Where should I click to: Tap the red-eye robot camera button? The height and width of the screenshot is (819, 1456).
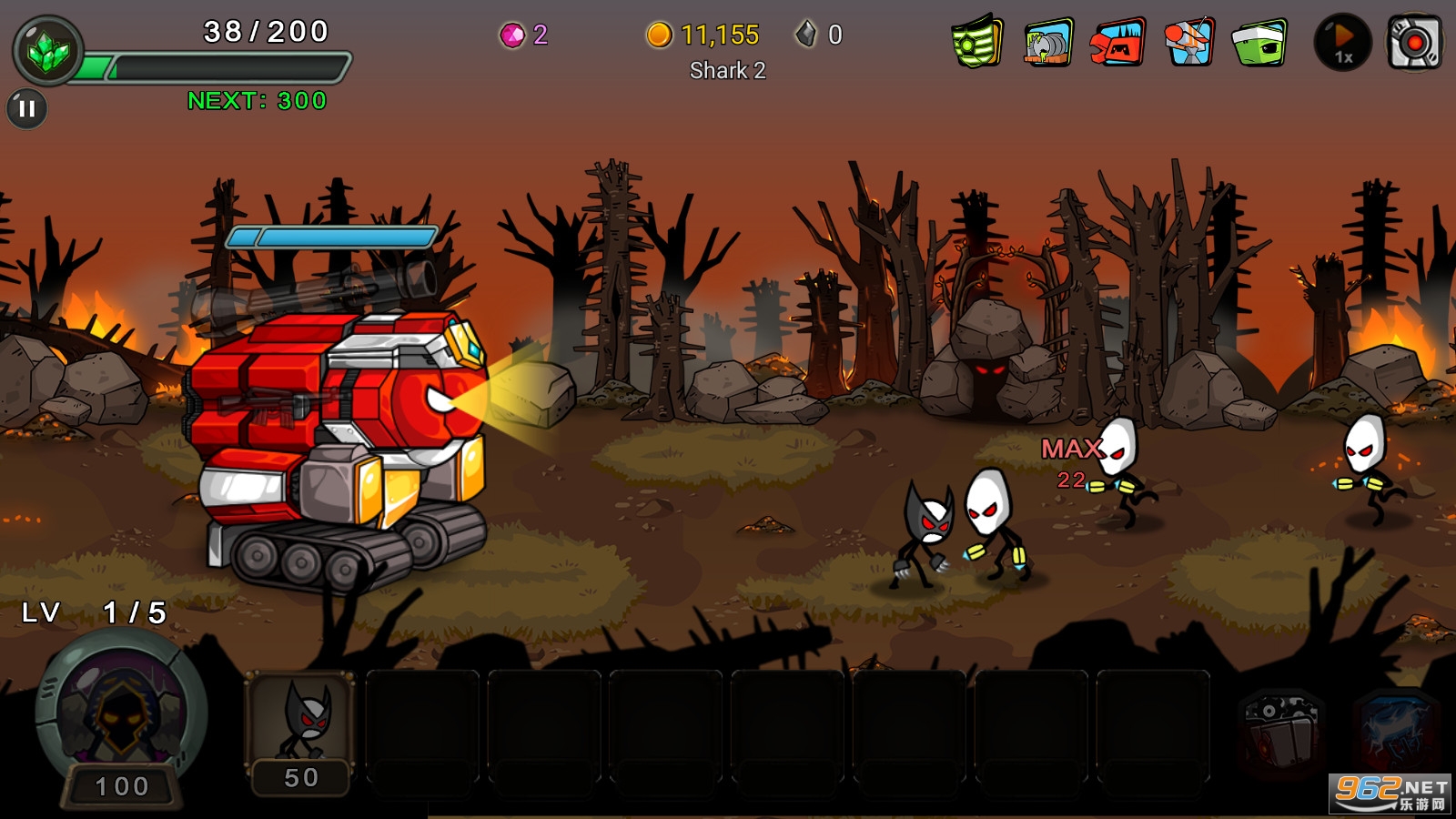coord(1413,43)
